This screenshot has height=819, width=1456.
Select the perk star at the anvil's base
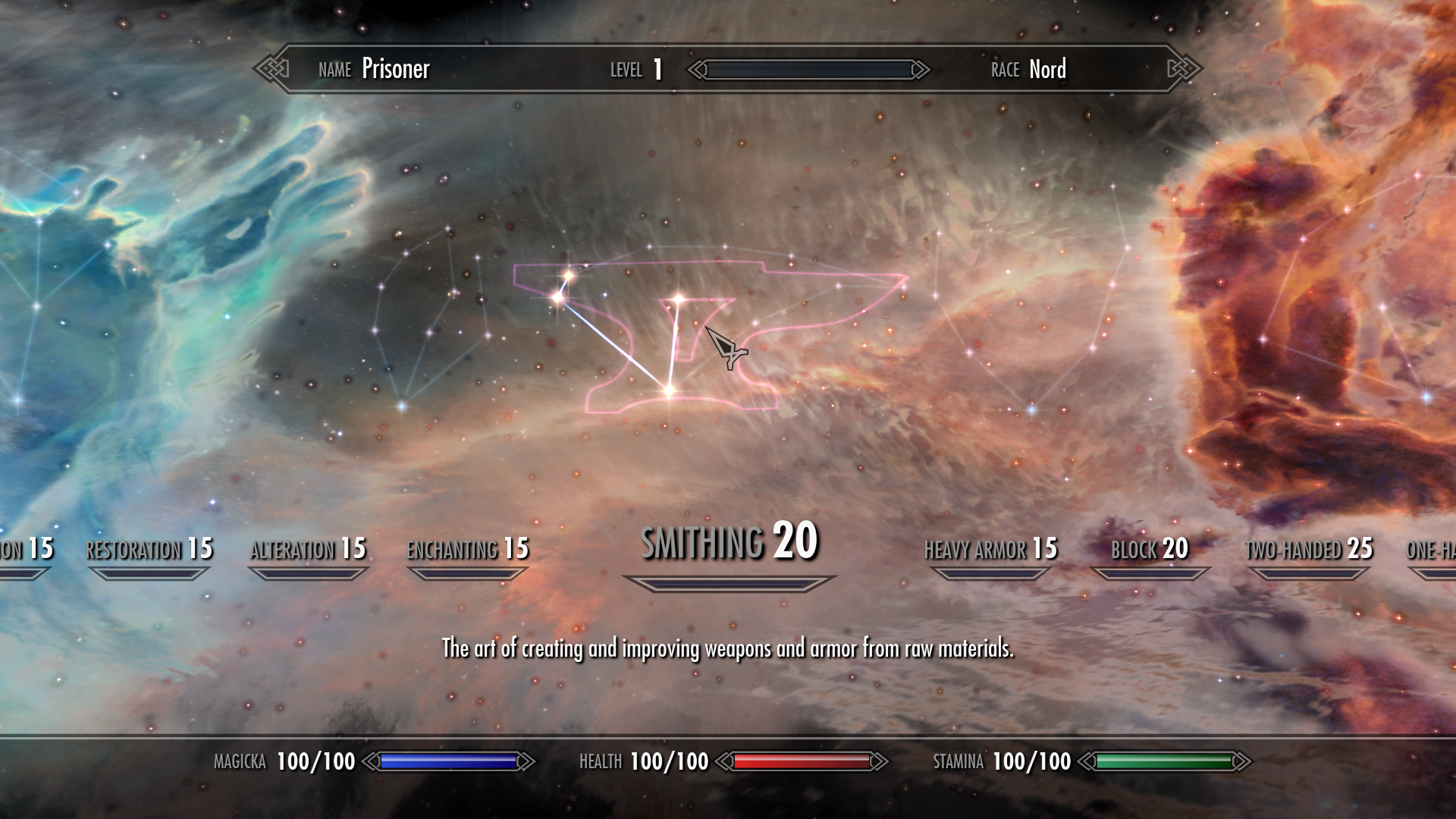point(670,389)
